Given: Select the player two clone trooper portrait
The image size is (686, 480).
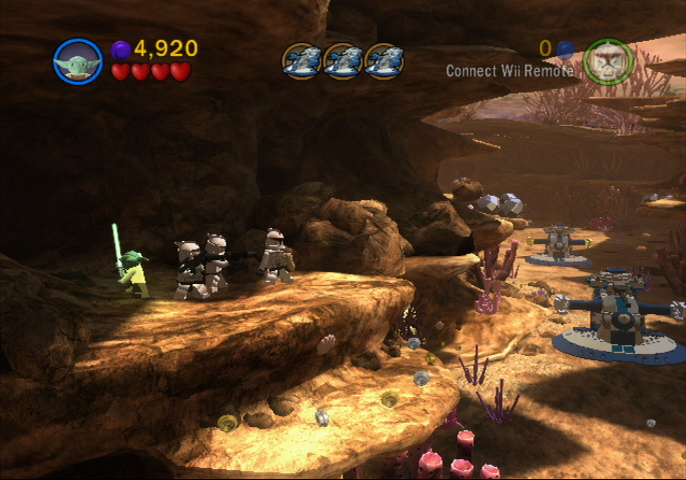Looking at the screenshot, I should coord(608,62).
